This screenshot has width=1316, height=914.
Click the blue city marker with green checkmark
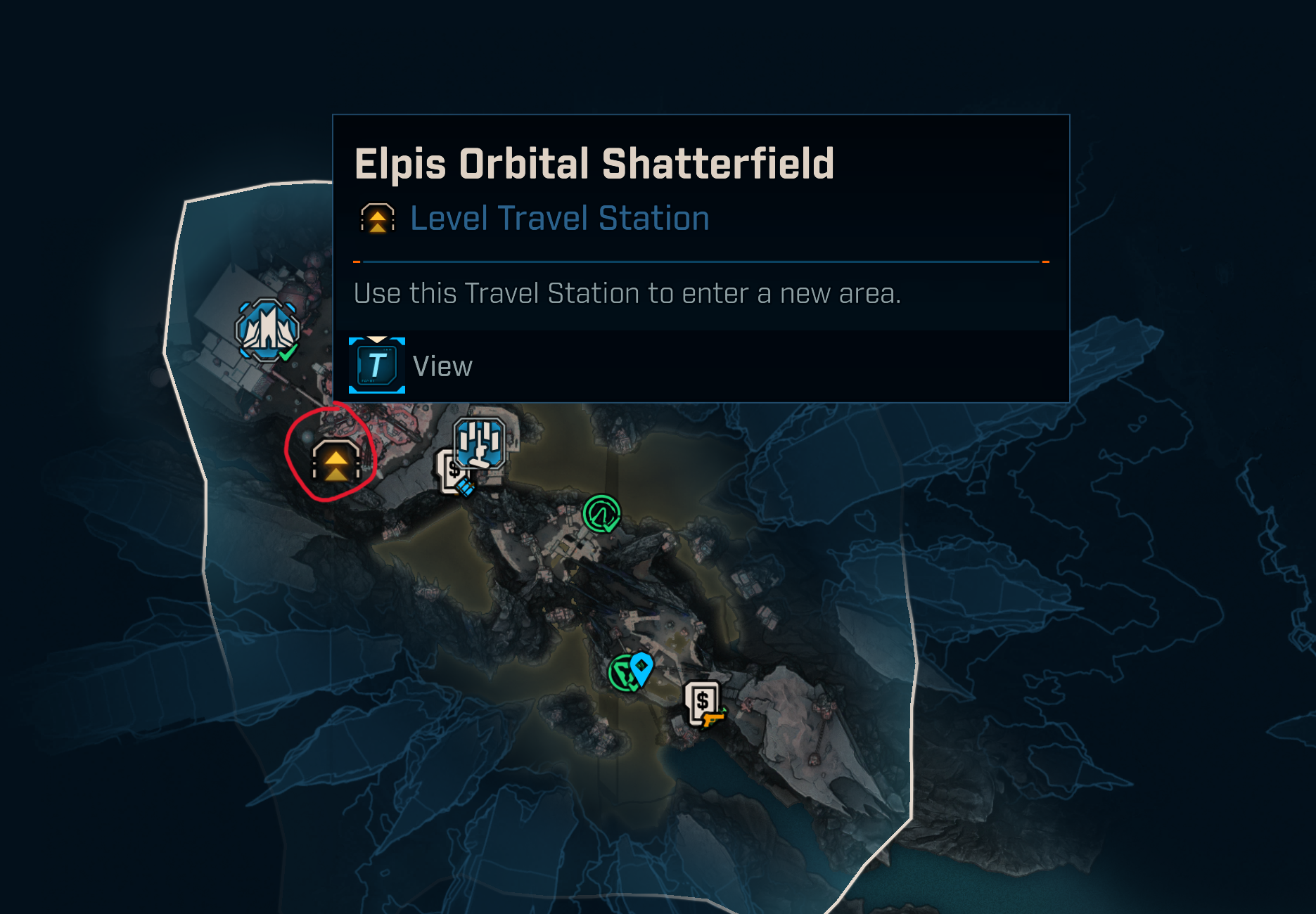click(x=267, y=330)
